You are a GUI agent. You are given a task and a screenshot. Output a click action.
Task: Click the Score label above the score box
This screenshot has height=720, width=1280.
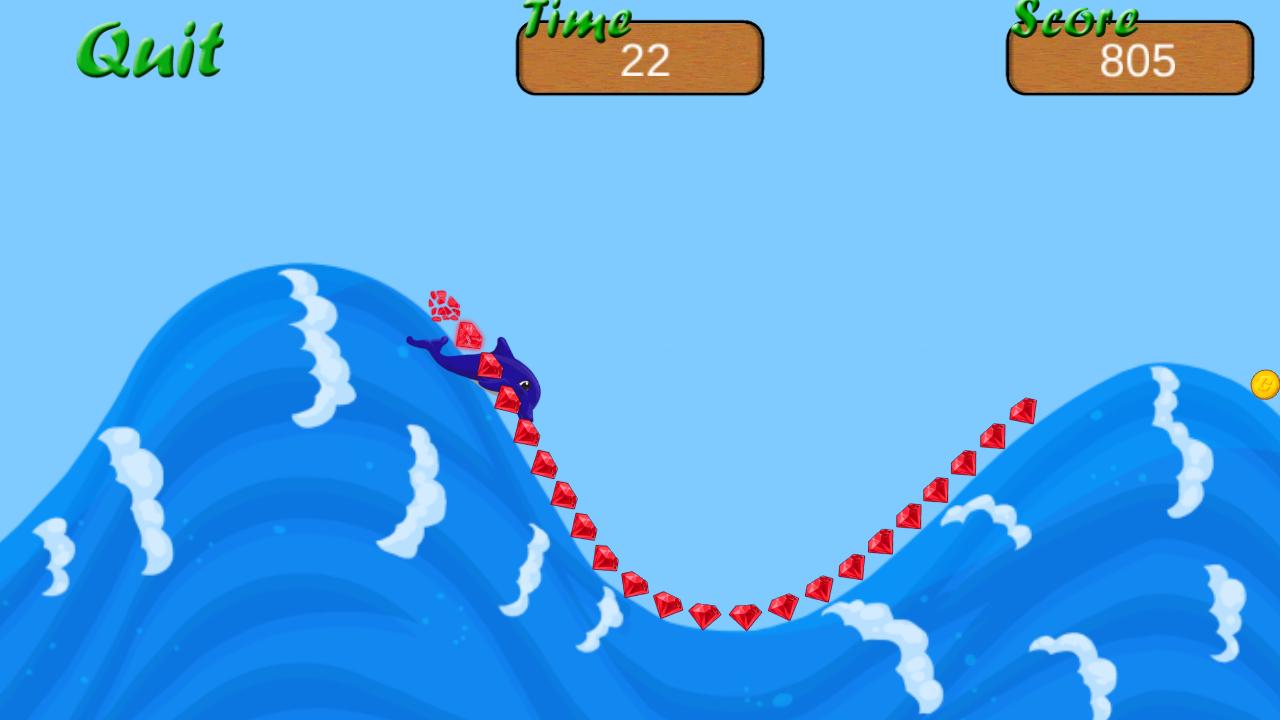click(x=1075, y=18)
